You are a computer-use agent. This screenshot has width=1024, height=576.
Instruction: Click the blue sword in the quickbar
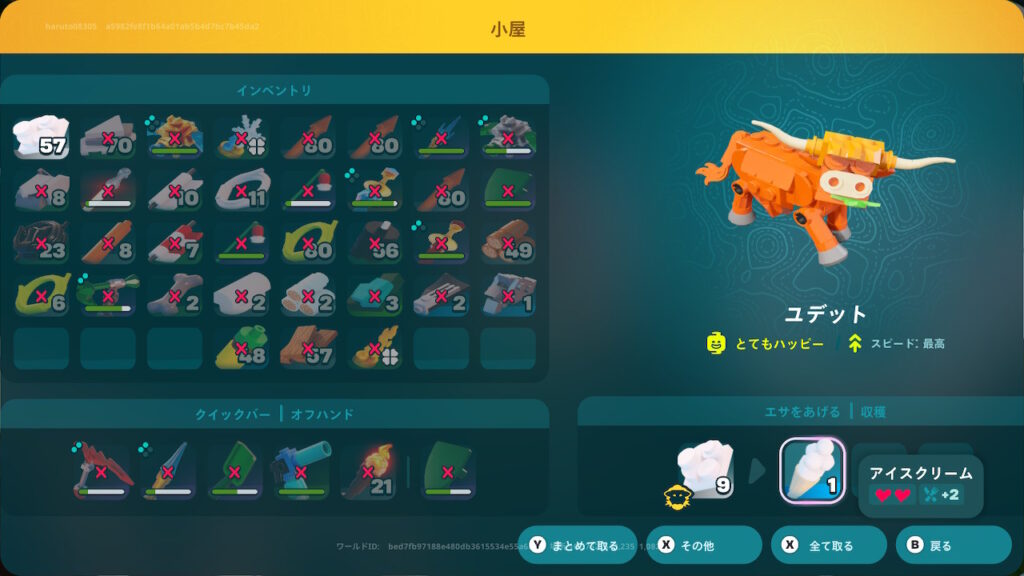pos(168,473)
